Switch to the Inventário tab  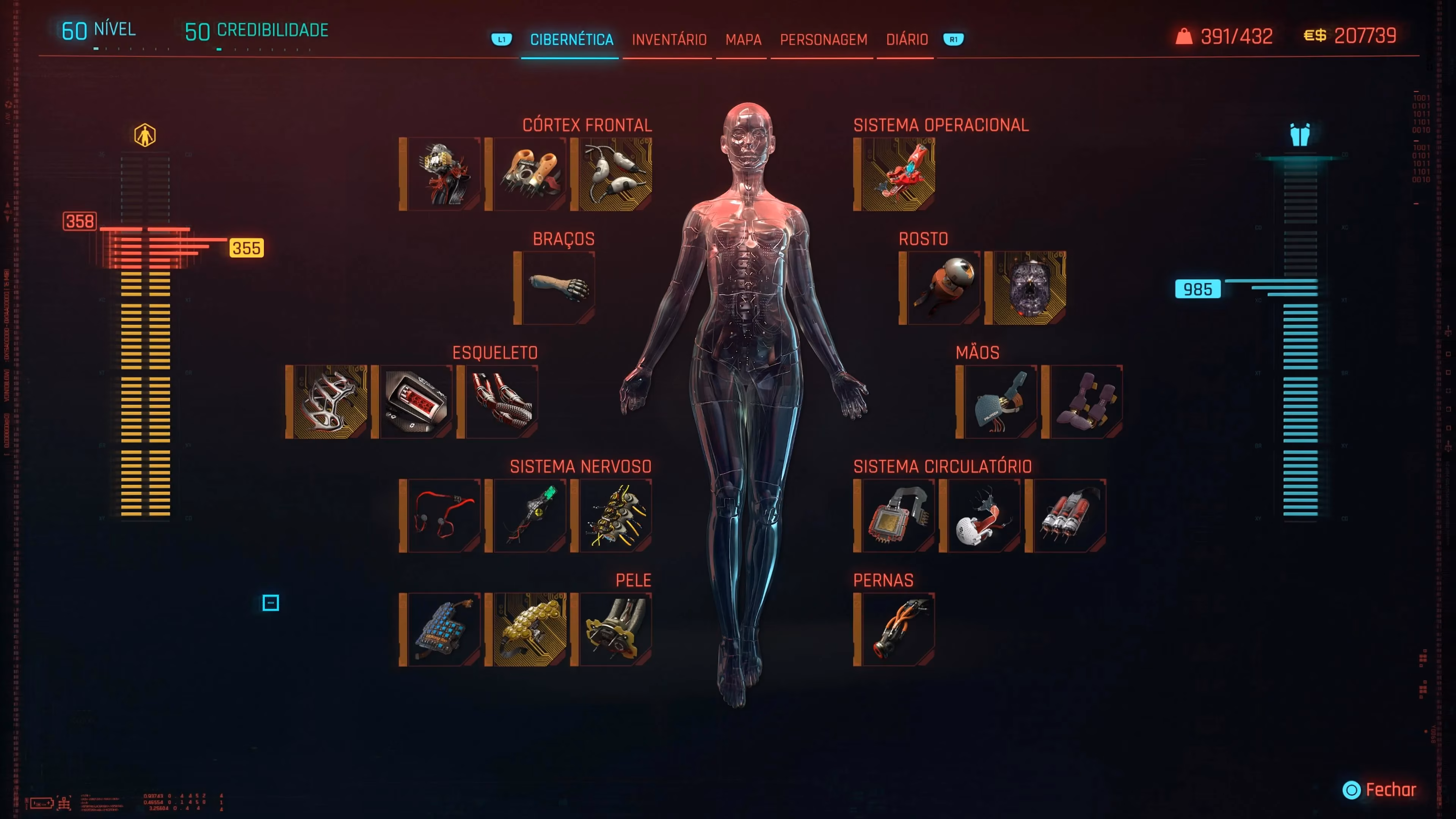click(x=669, y=39)
